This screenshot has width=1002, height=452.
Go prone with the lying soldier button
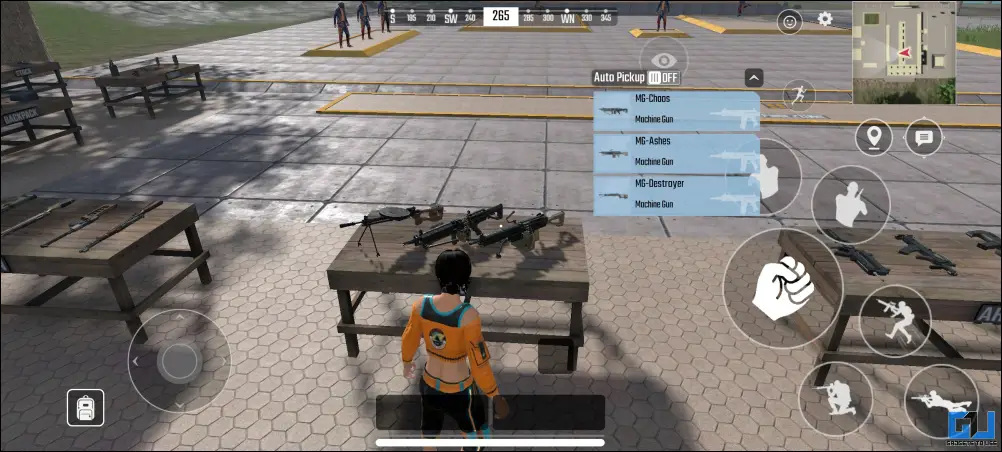coord(941,401)
